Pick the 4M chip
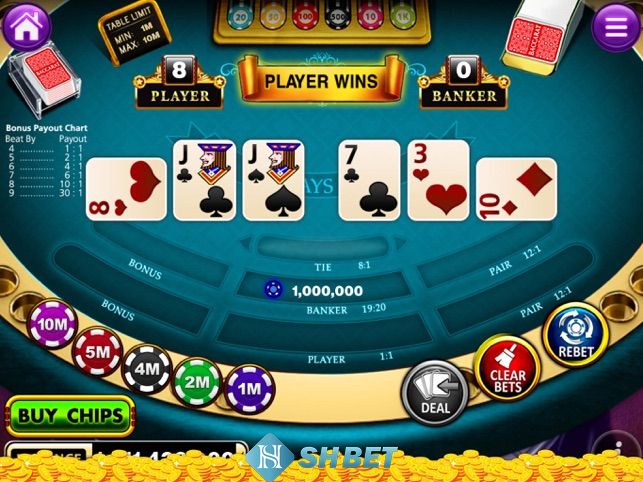This screenshot has height=482, width=643. pos(146,368)
